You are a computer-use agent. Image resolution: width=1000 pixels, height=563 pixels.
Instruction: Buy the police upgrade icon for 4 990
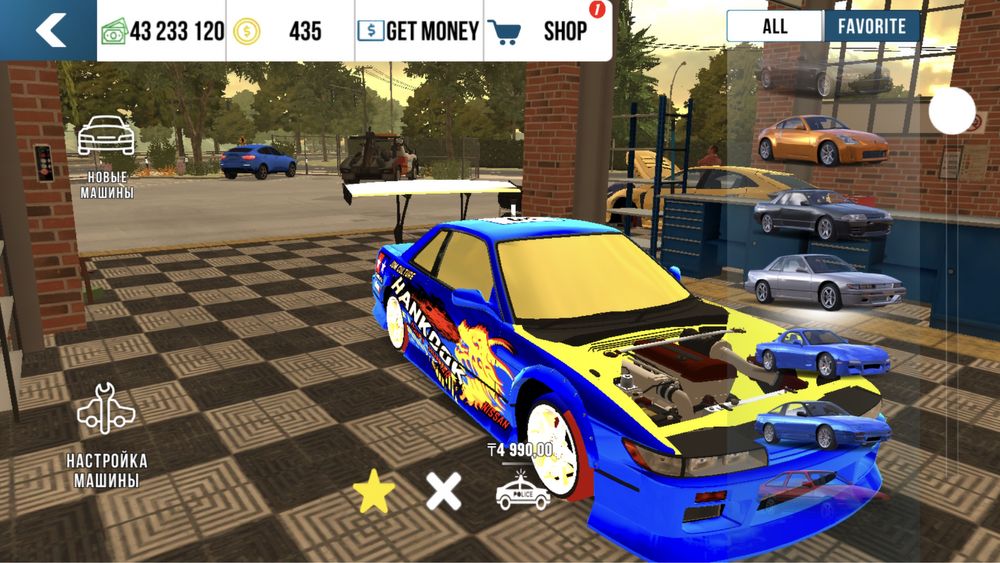pyautogui.click(x=523, y=484)
